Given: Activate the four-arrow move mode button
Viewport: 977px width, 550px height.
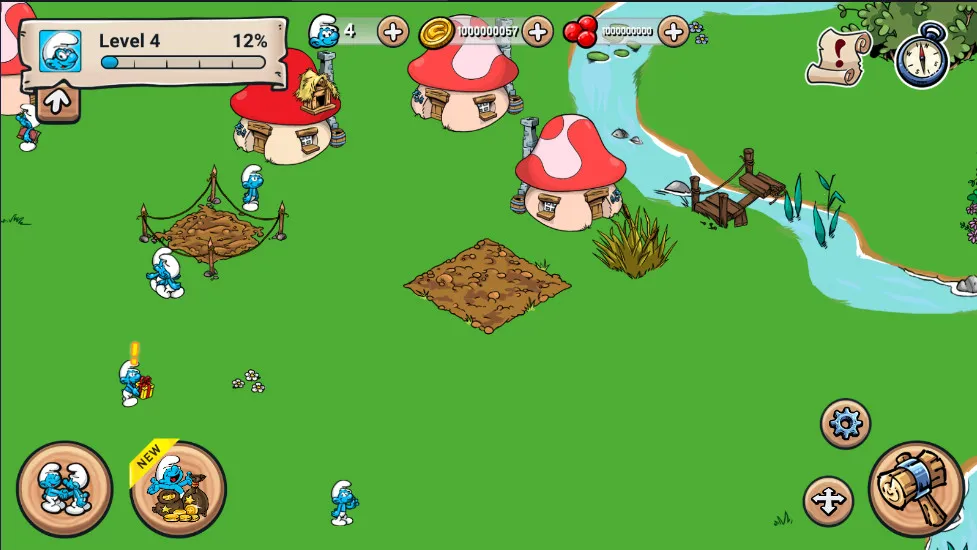Looking at the screenshot, I should coord(828,501).
